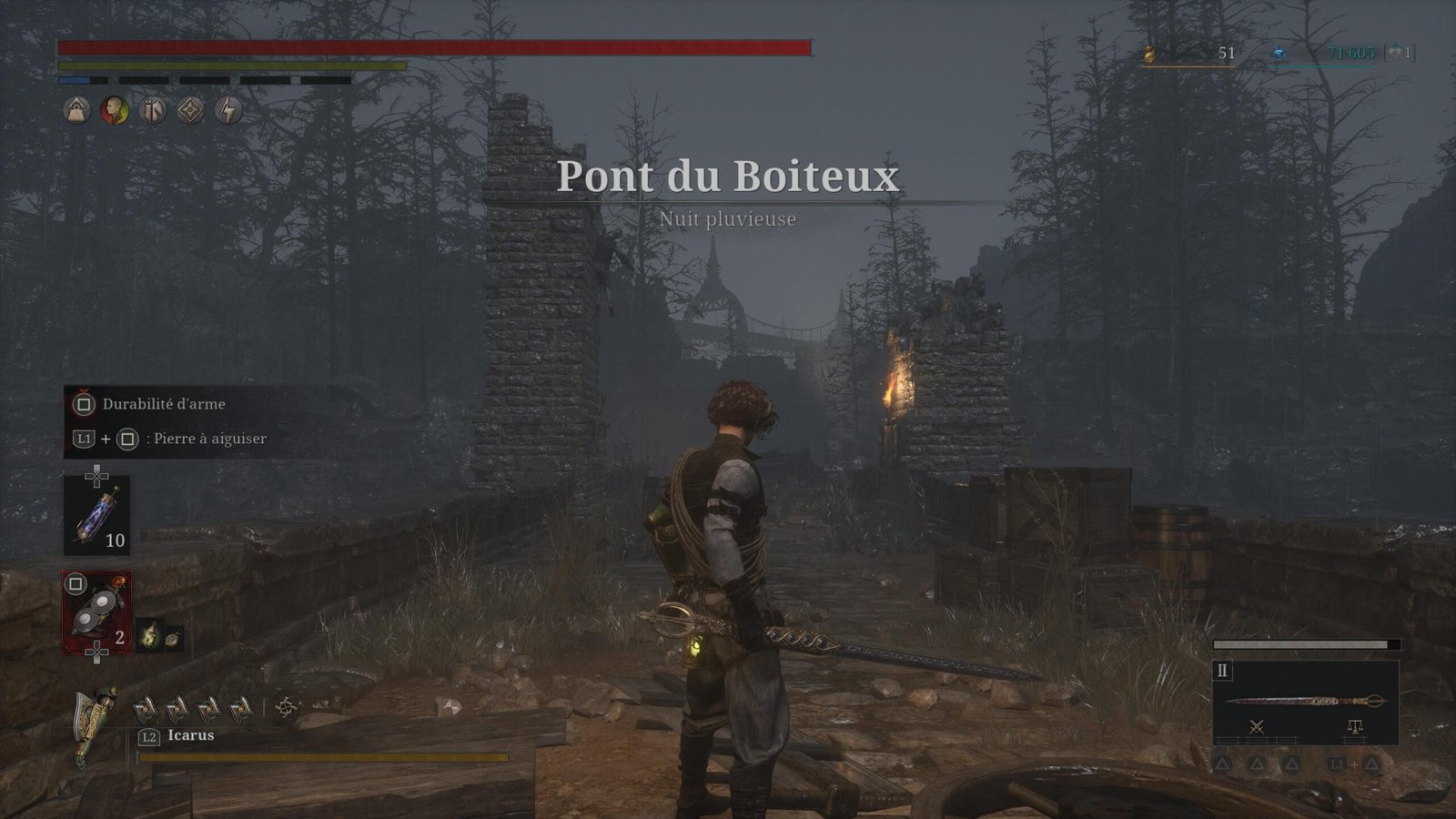Select the character portrait status icon
This screenshot has height=819, width=1456.
point(115,111)
